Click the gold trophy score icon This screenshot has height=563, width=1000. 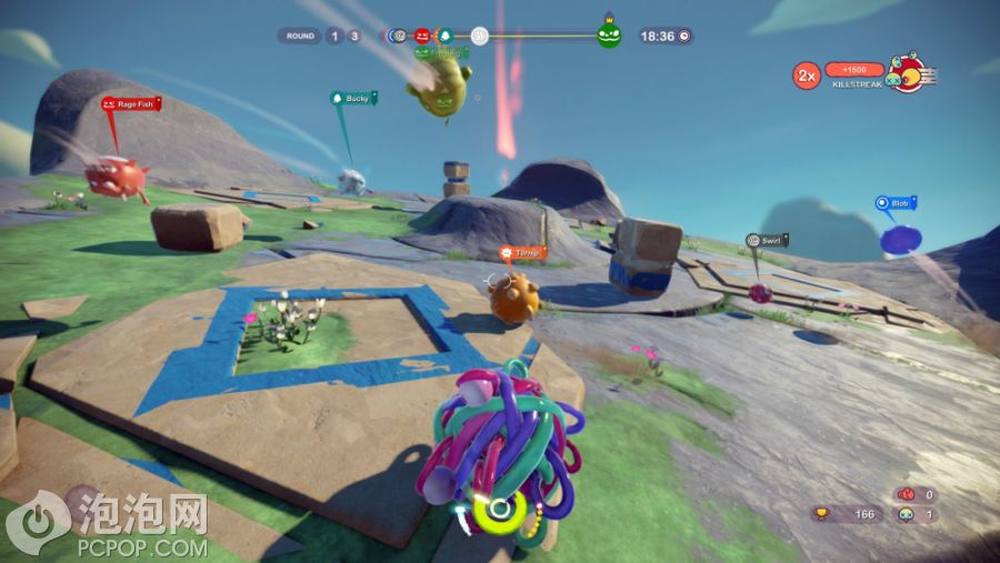click(822, 515)
